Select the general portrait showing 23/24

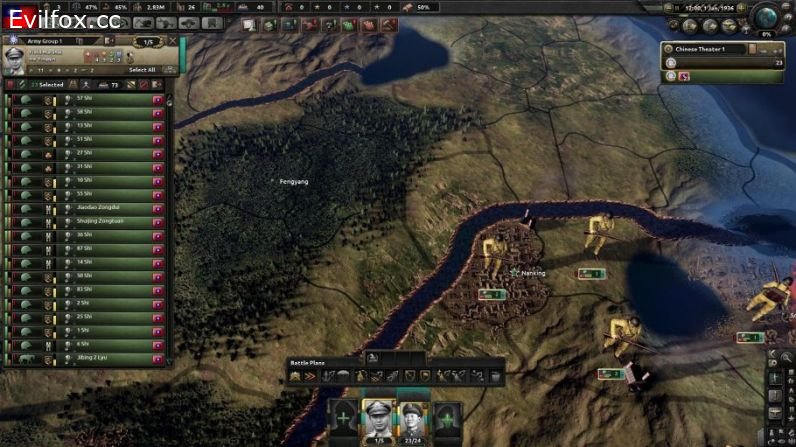[x=410, y=416]
